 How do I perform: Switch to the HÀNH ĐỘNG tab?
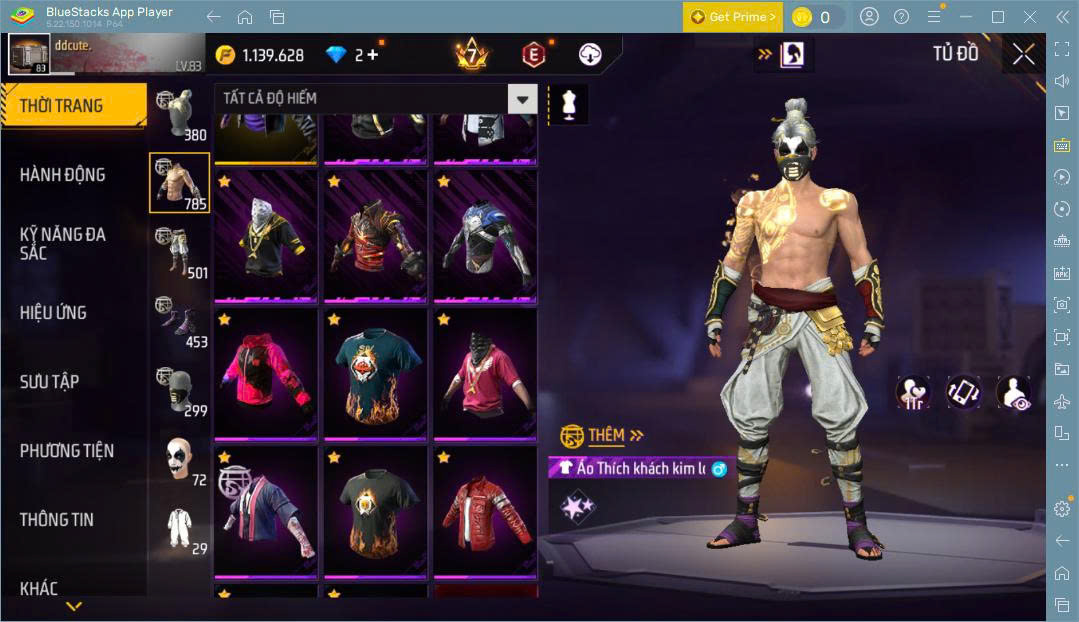click(x=62, y=175)
